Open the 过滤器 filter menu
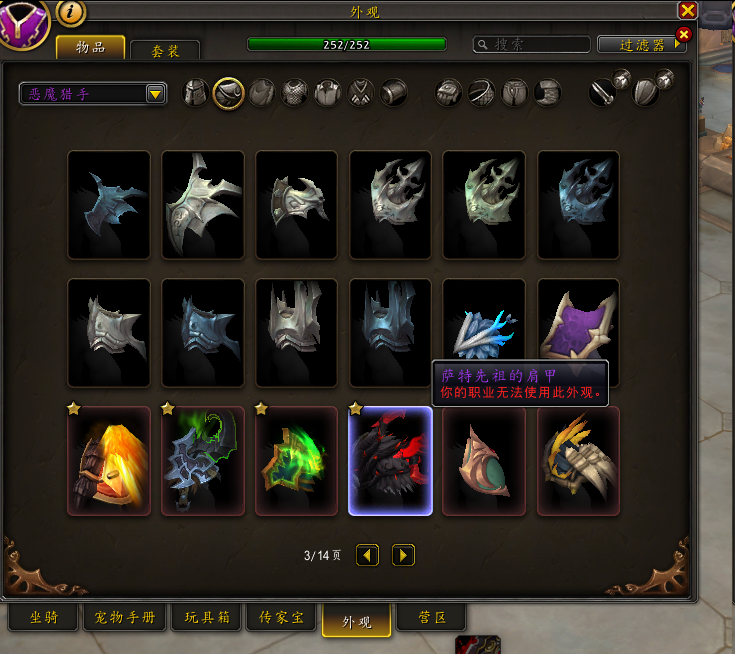Screen dimensions: 735x654 [x=641, y=45]
